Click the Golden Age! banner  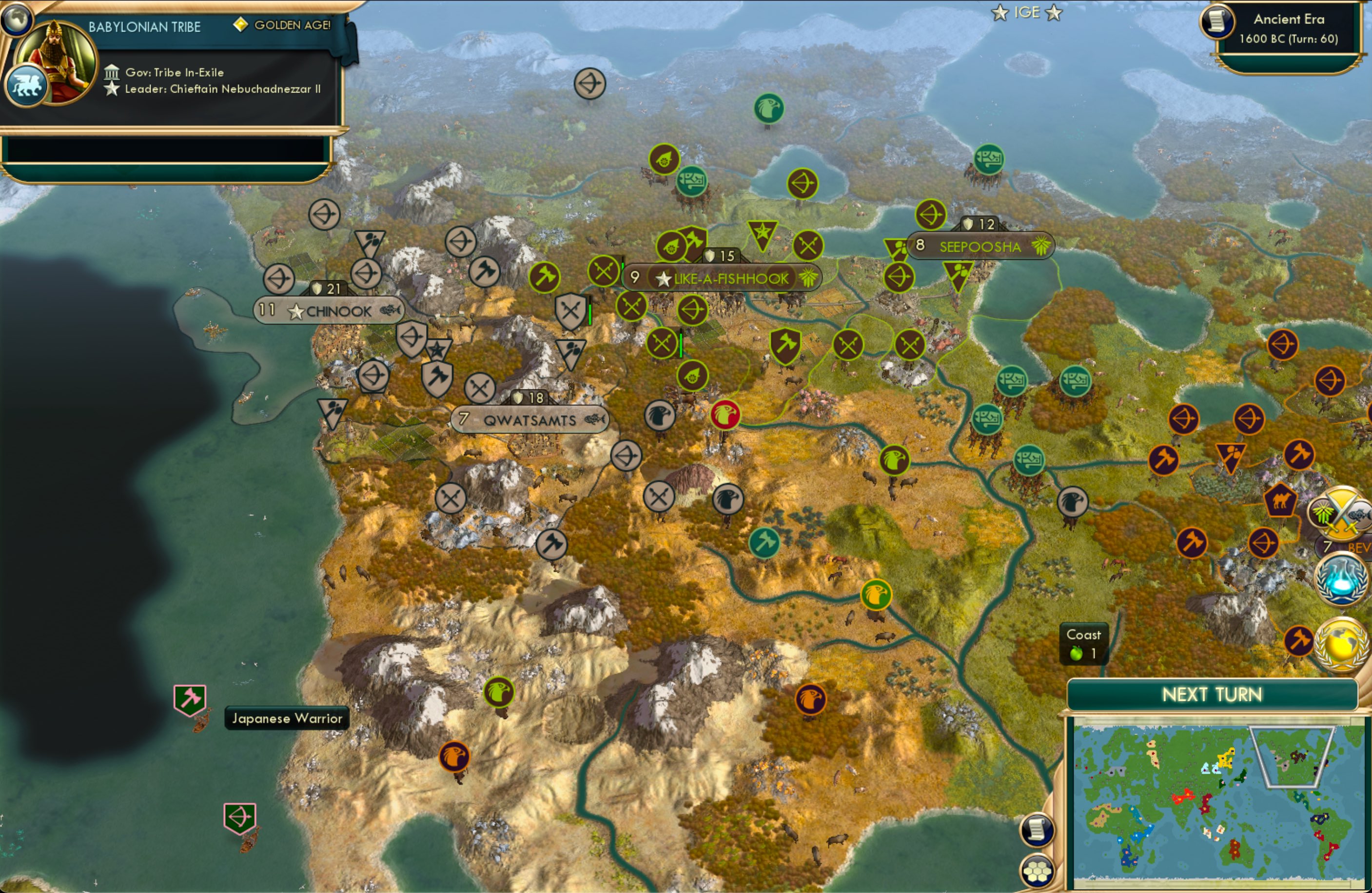point(281,26)
